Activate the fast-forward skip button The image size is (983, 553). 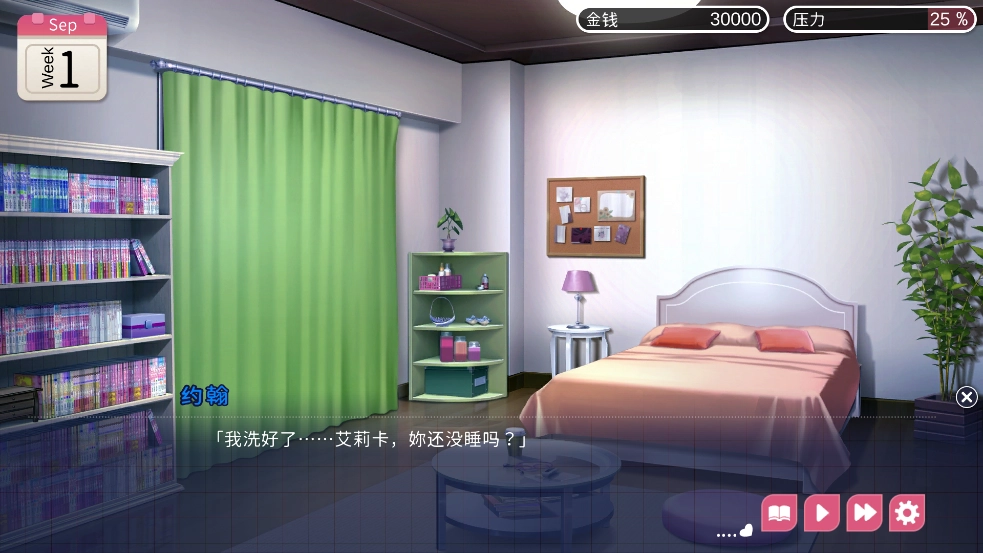(x=864, y=514)
